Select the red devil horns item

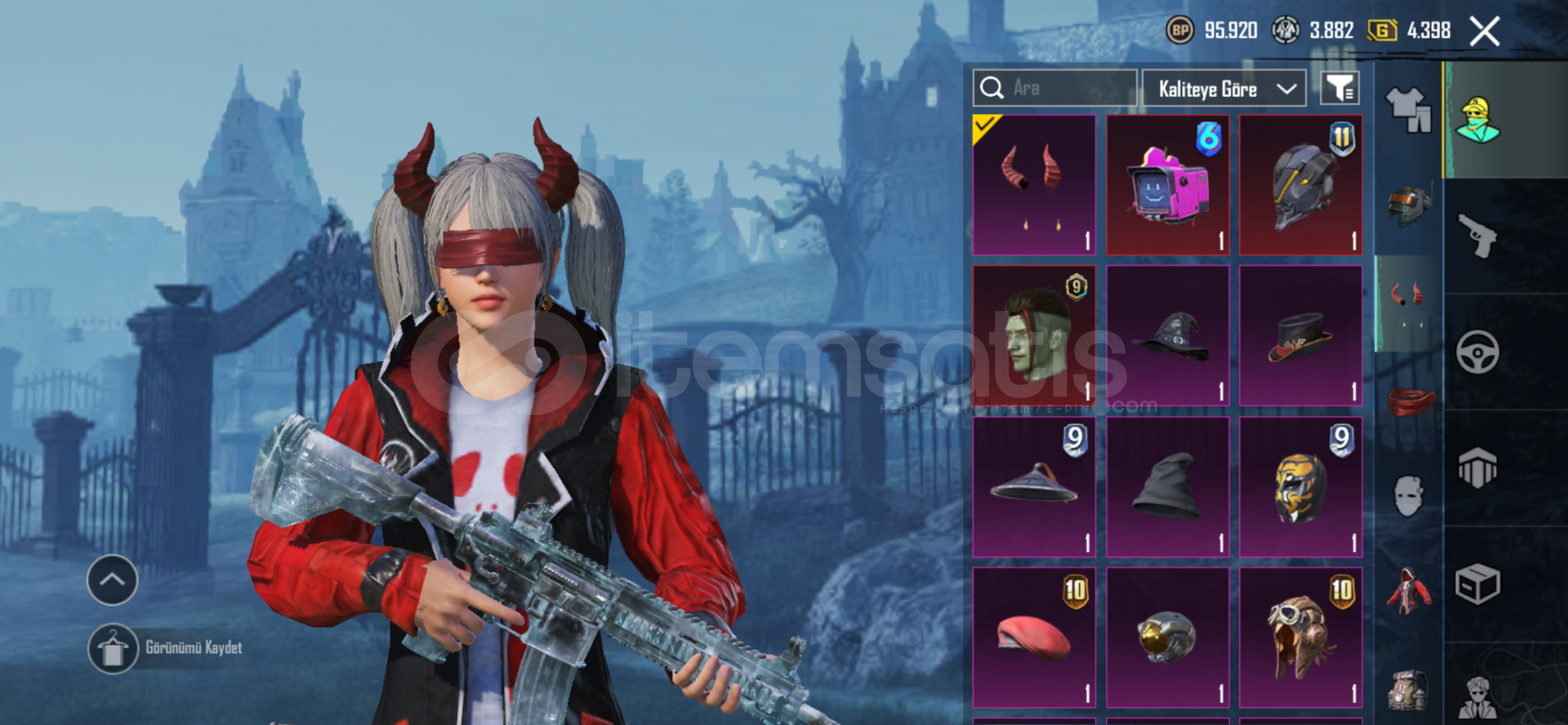[1034, 185]
